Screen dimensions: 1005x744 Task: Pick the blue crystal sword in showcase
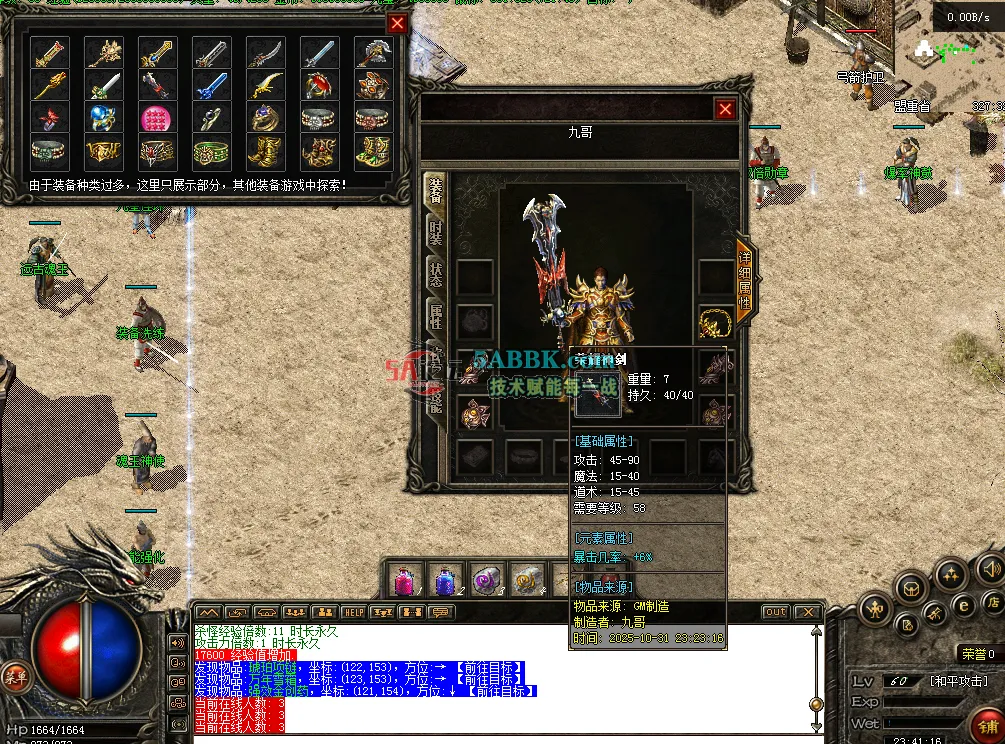click(210, 86)
